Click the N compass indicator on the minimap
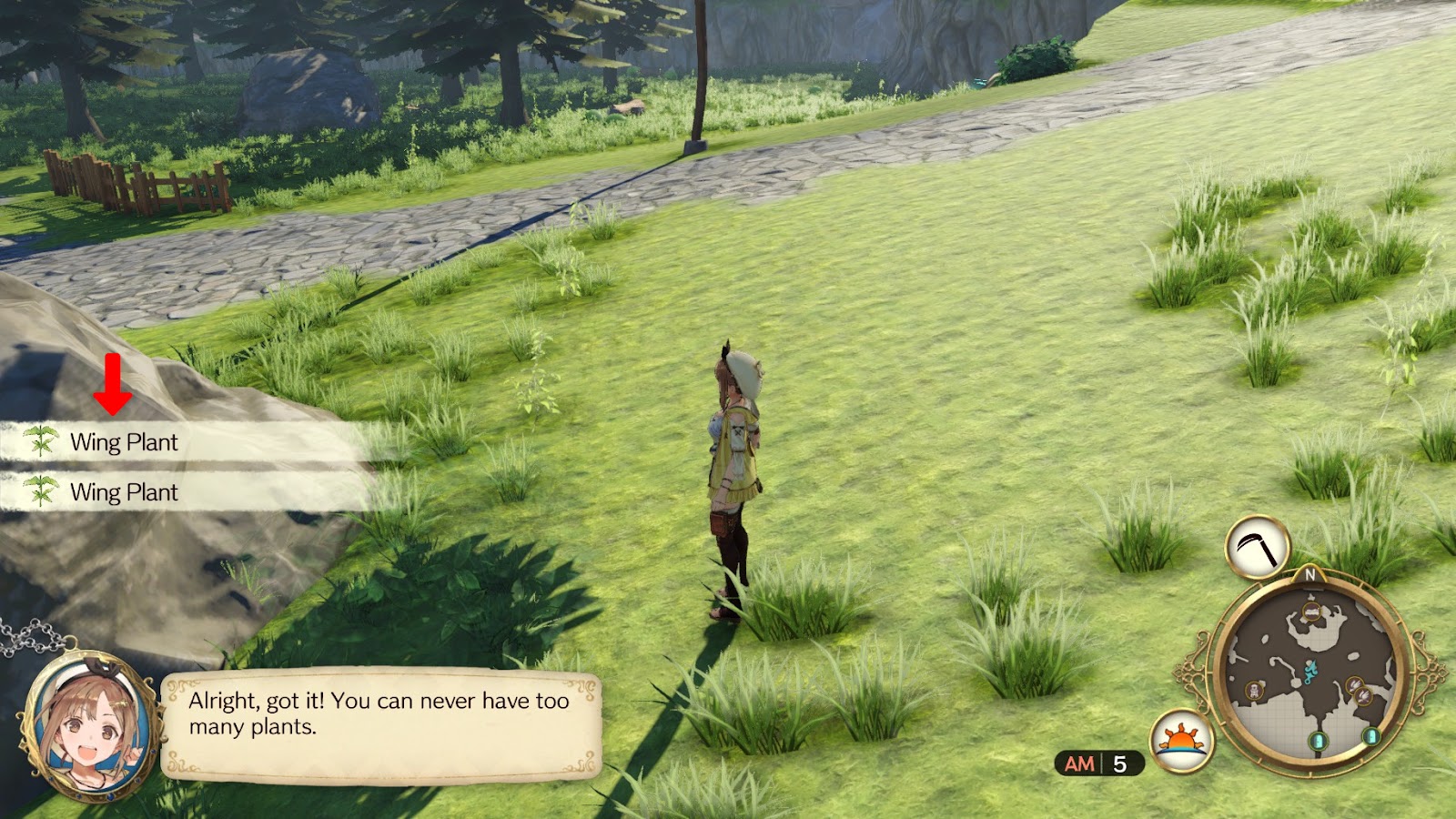This screenshot has width=1456, height=819. [x=1309, y=575]
